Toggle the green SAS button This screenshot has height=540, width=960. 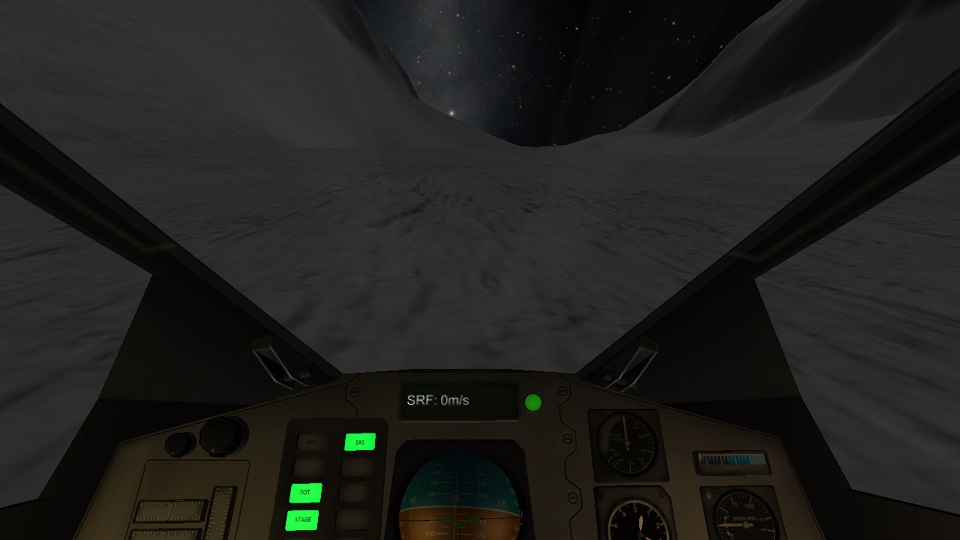tap(359, 441)
